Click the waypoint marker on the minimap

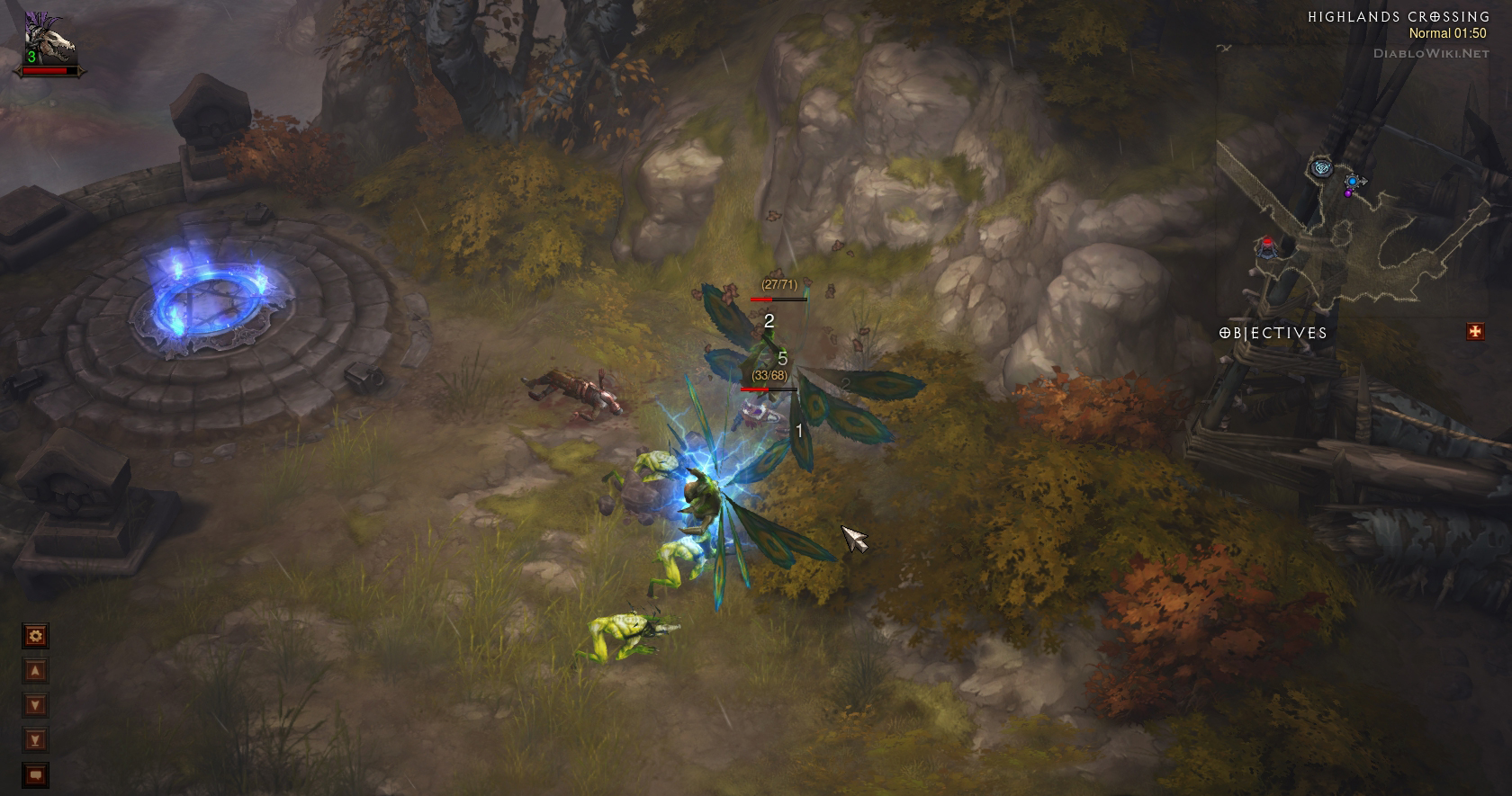tap(1320, 167)
